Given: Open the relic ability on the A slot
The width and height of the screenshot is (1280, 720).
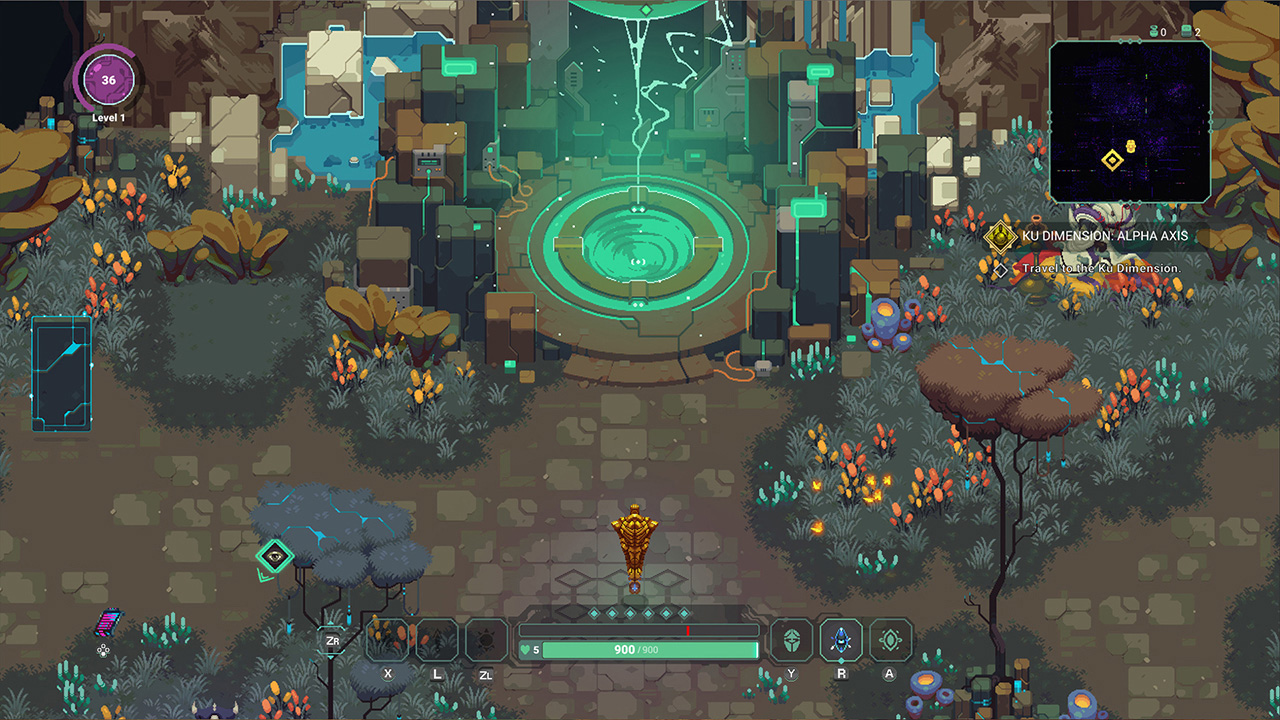Looking at the screenshot, I should [890, 640].
